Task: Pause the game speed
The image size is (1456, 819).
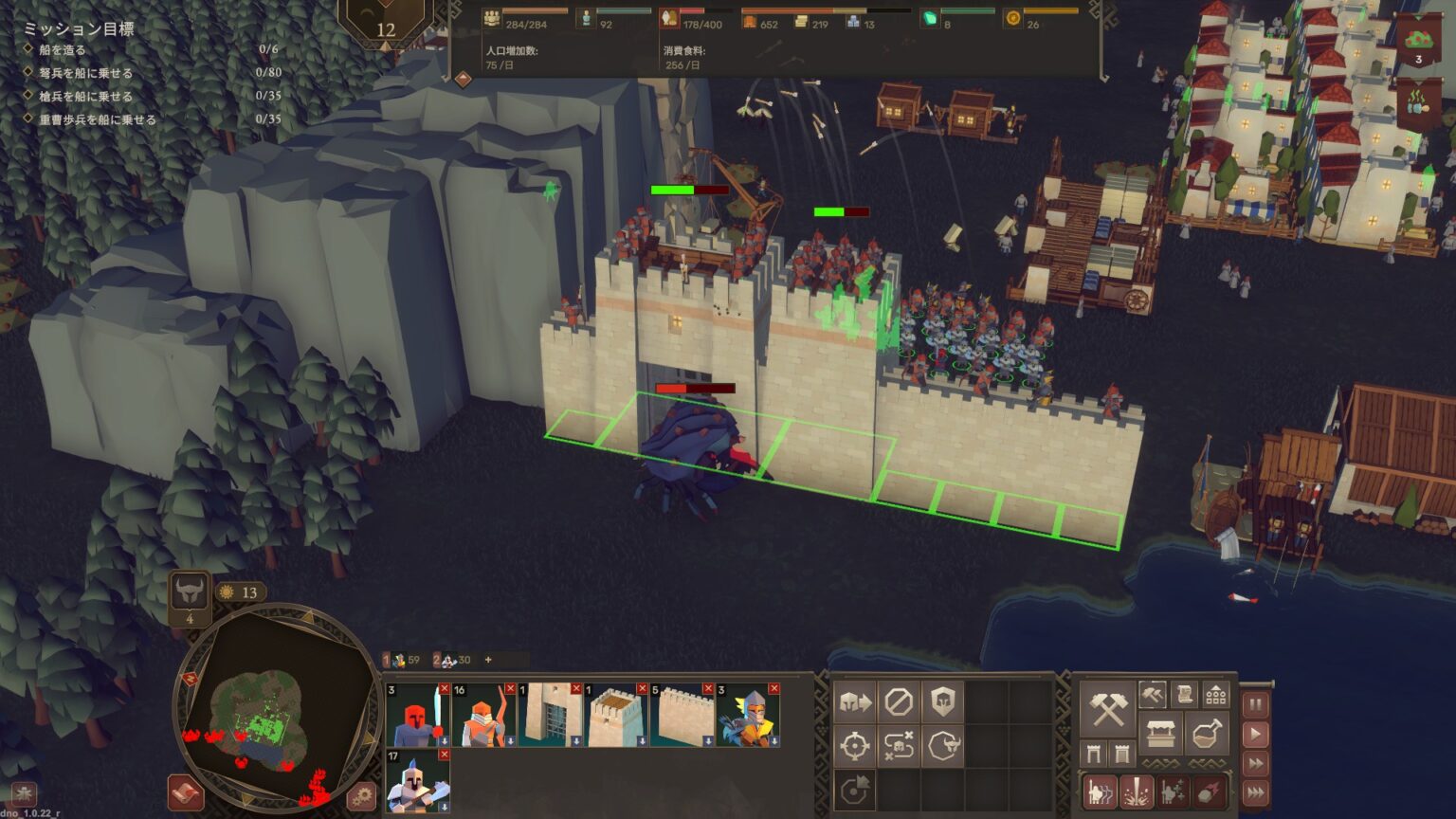Action: pyautogui.click(x=1255, y=704)
